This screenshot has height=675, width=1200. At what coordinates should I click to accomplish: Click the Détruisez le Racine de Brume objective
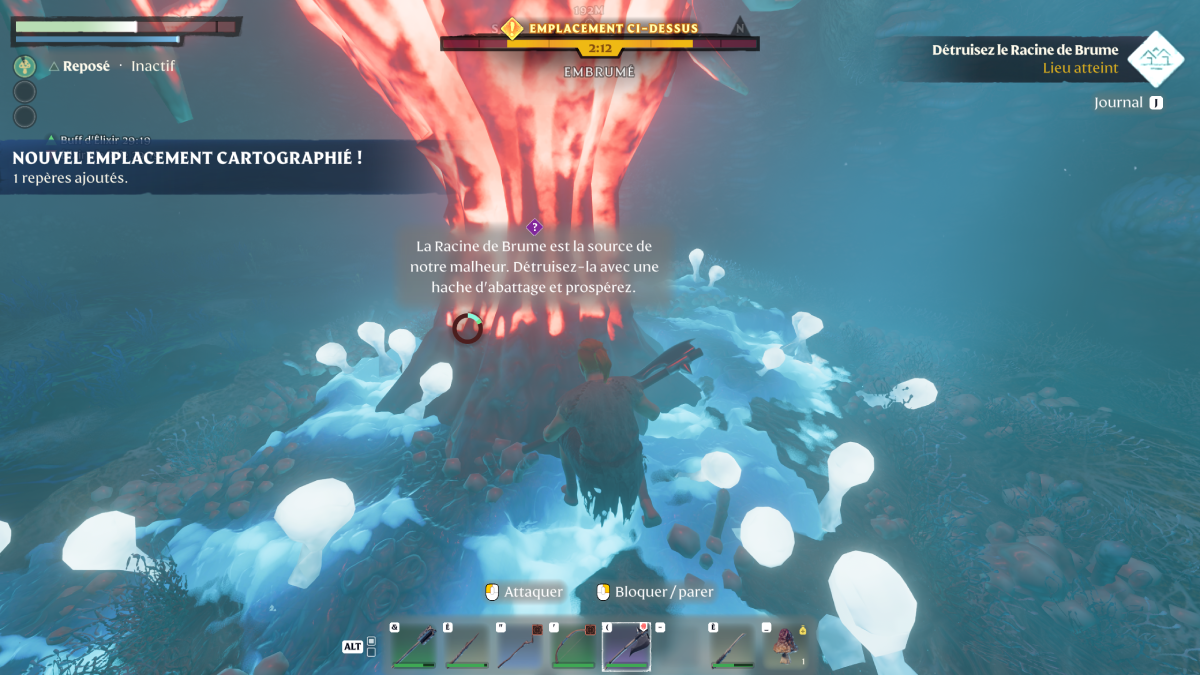[1025, 50]
